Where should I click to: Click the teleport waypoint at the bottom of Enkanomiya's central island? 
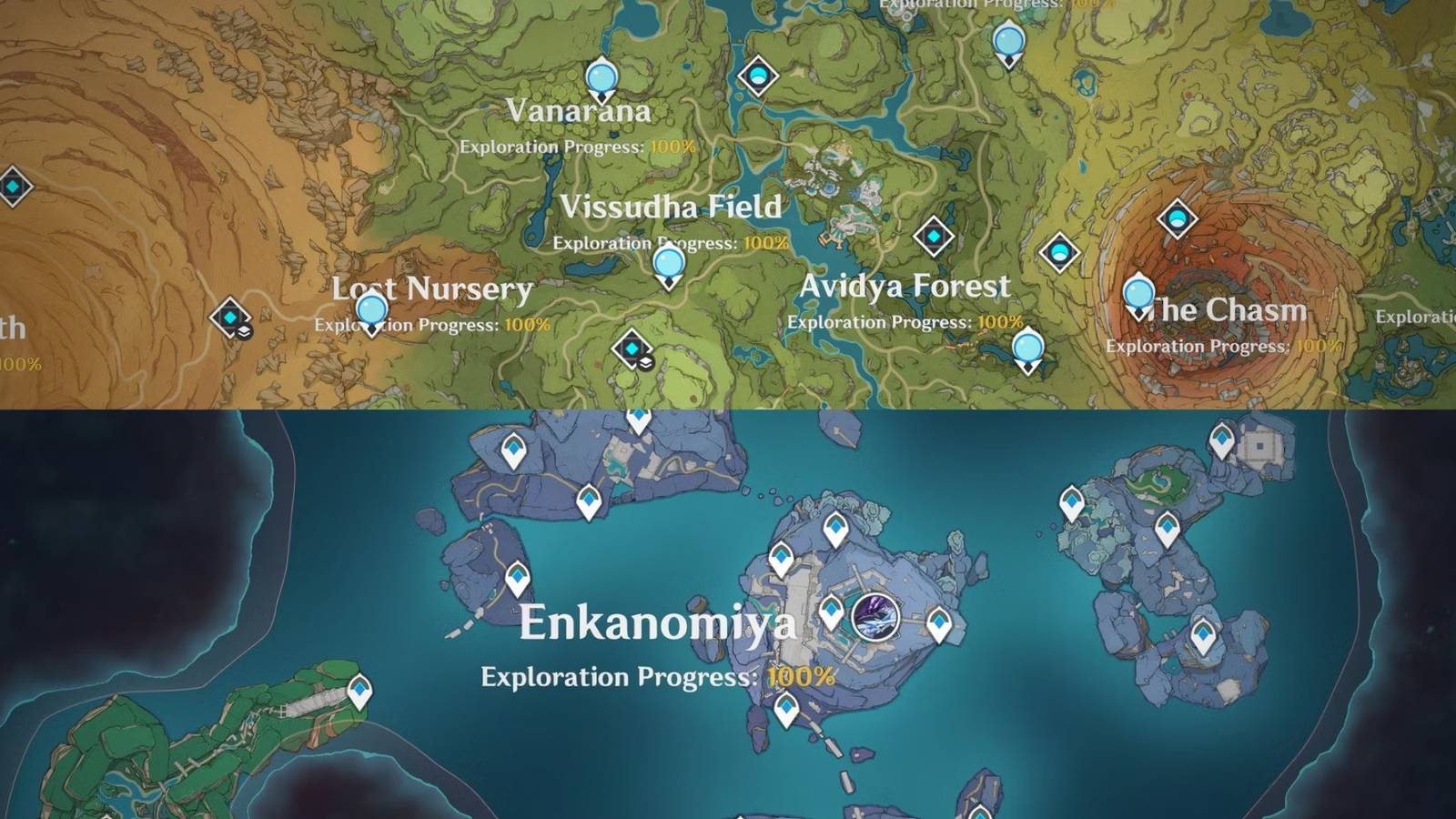coord(784,705)
